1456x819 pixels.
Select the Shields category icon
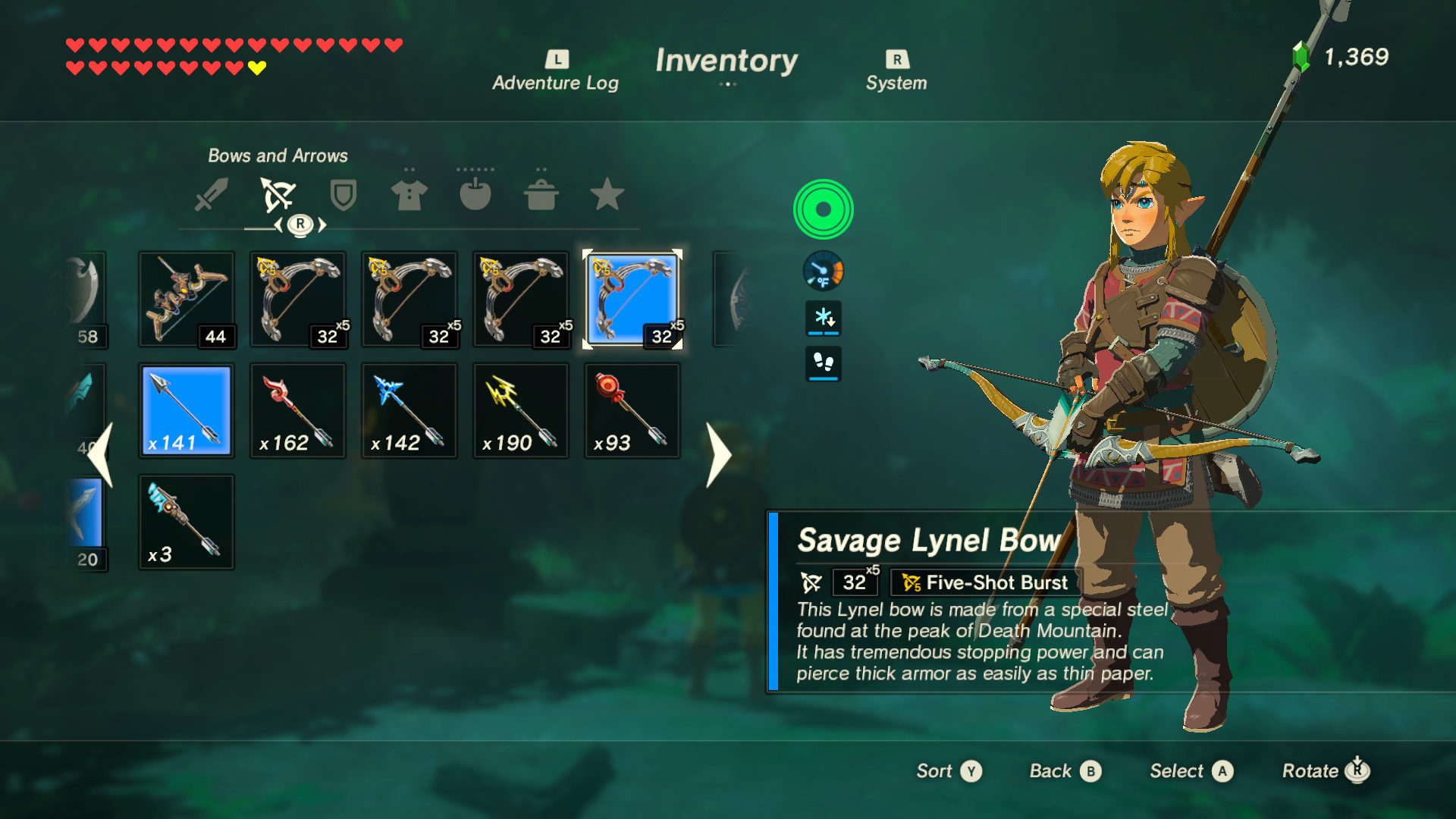pyautogui.click(x=342, y=195)
